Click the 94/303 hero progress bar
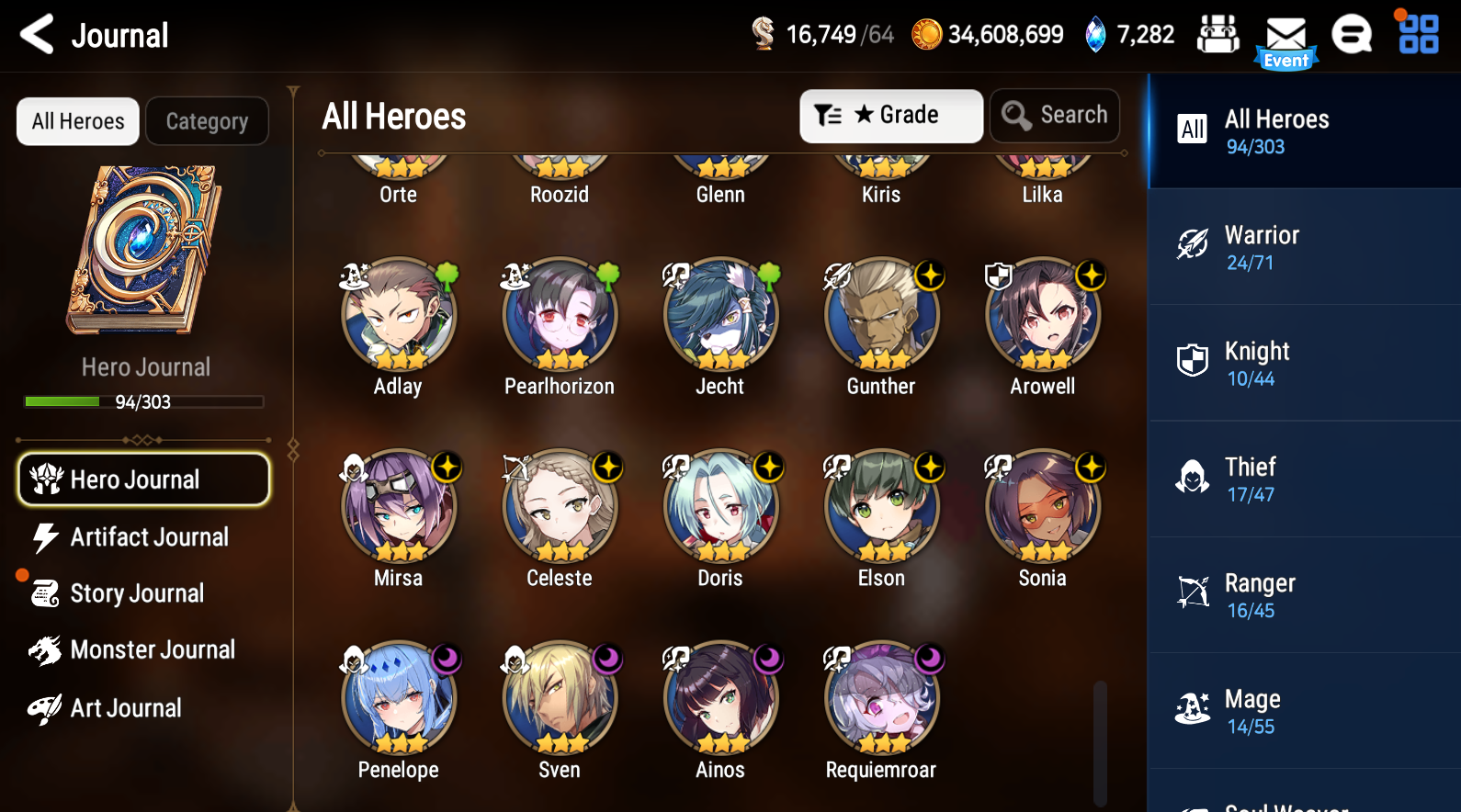This screenshot has height=812, width=1461. tap(142, 401)
